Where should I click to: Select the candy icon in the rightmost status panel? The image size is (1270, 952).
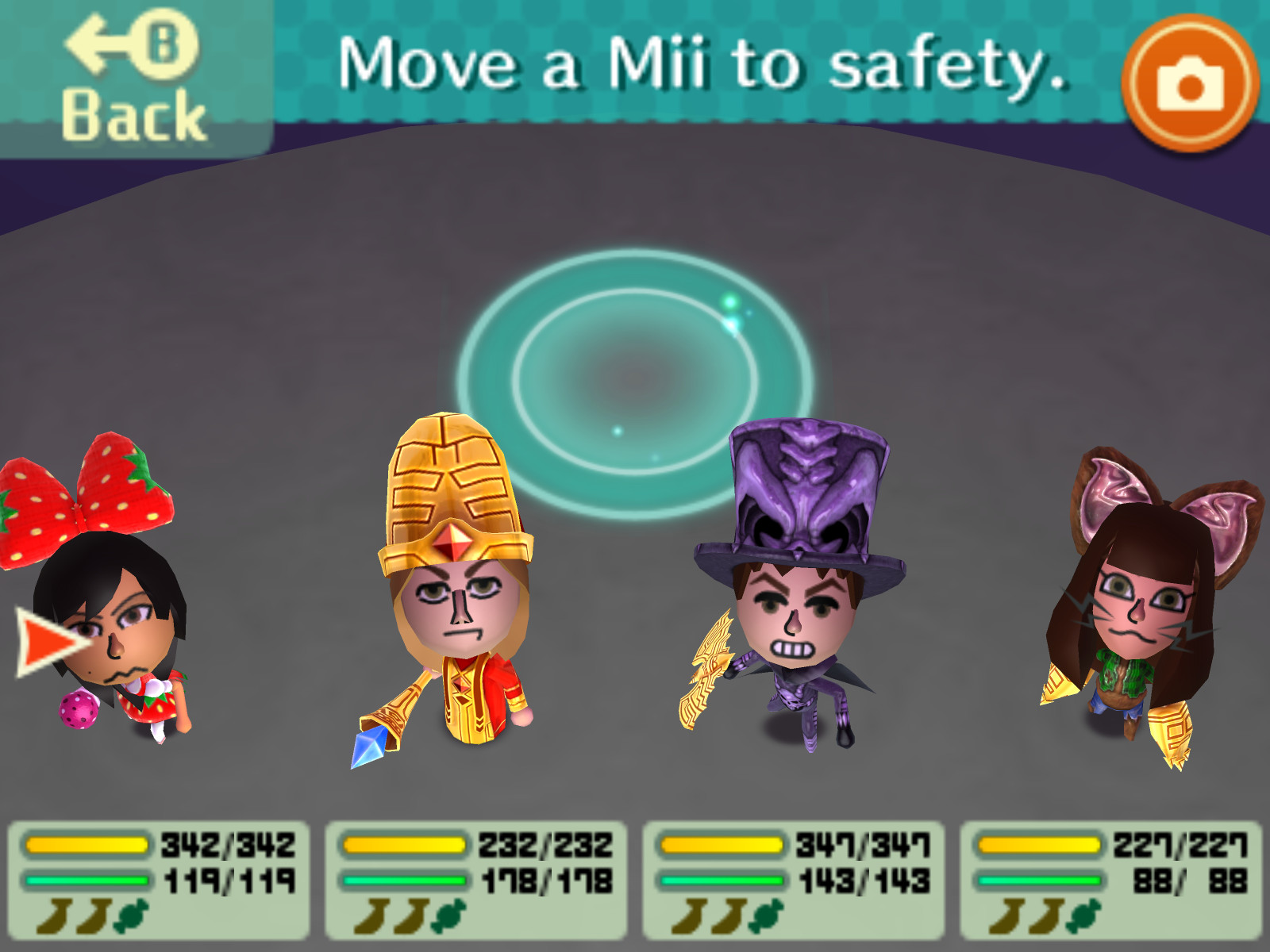coord(1083,916)
